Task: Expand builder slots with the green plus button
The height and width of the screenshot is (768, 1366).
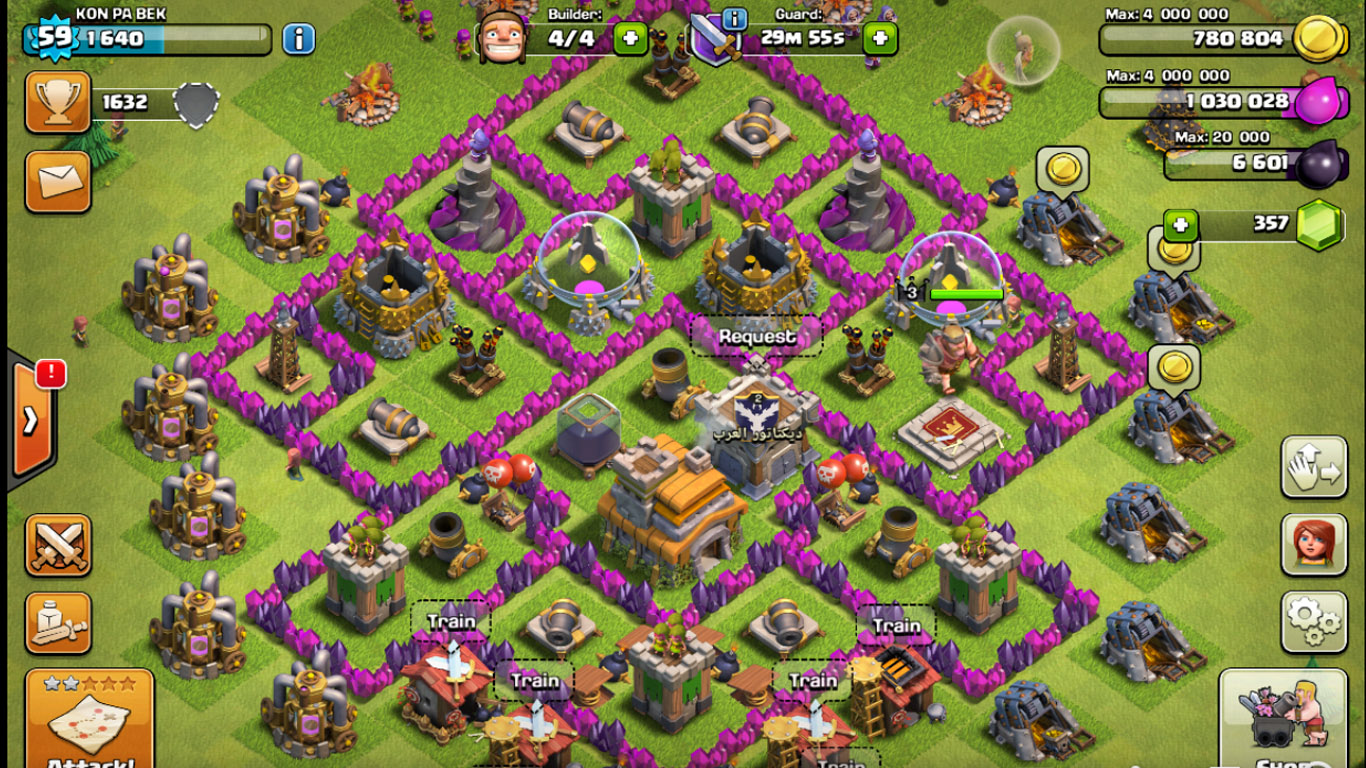Action: (630, 40)
